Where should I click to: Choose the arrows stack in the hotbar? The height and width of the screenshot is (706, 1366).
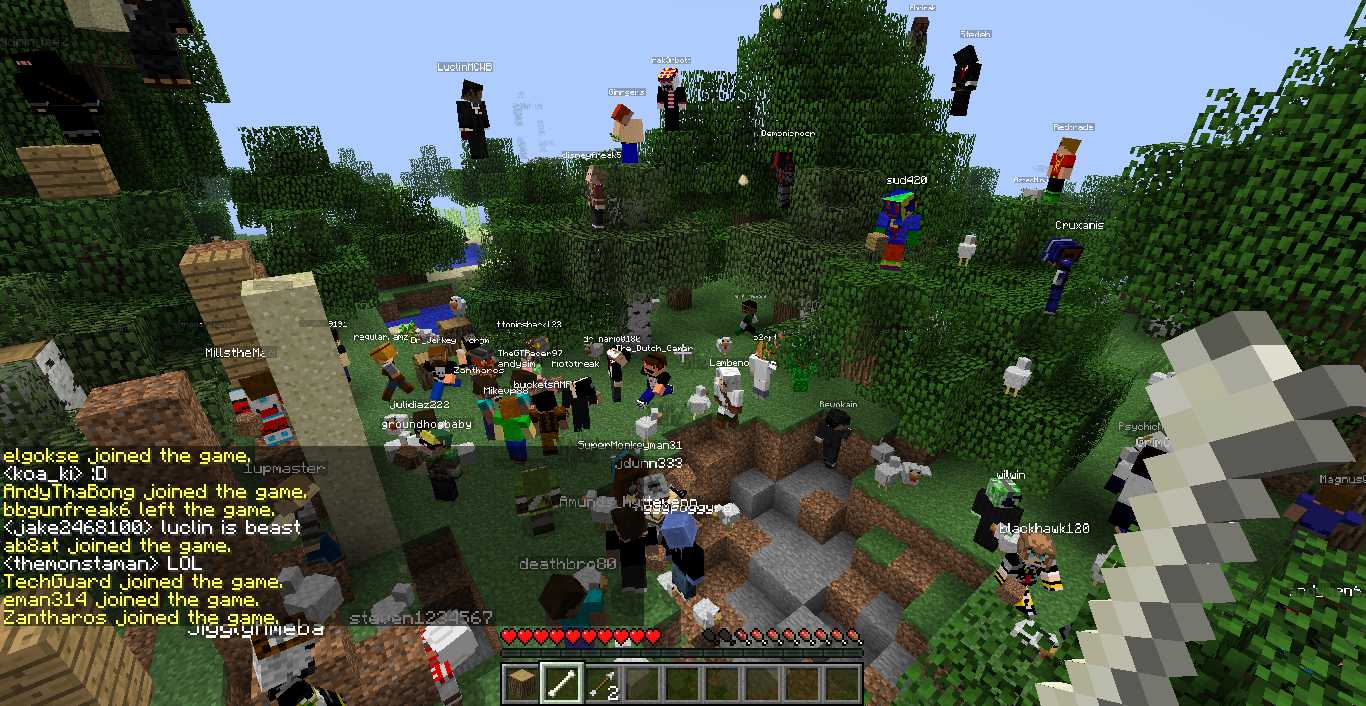pyautogui.click(x=601, y=683)
